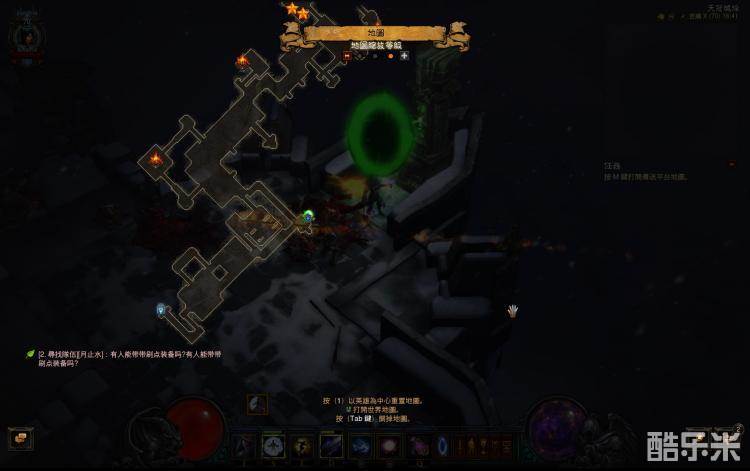
Task: Click the orange flame marker beside the central rooms
Action: click(155, 158)
